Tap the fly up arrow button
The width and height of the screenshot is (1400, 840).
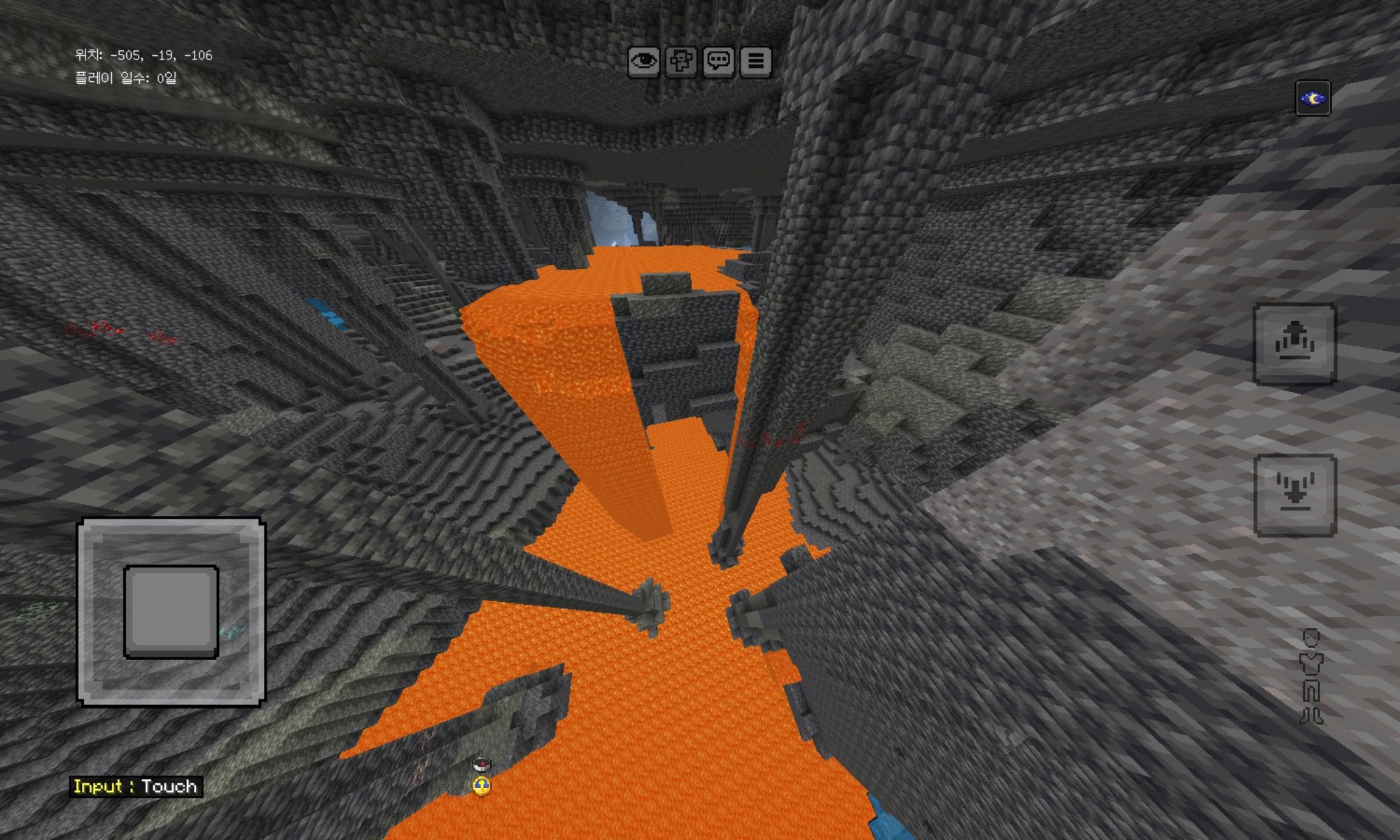[1294, 344]
